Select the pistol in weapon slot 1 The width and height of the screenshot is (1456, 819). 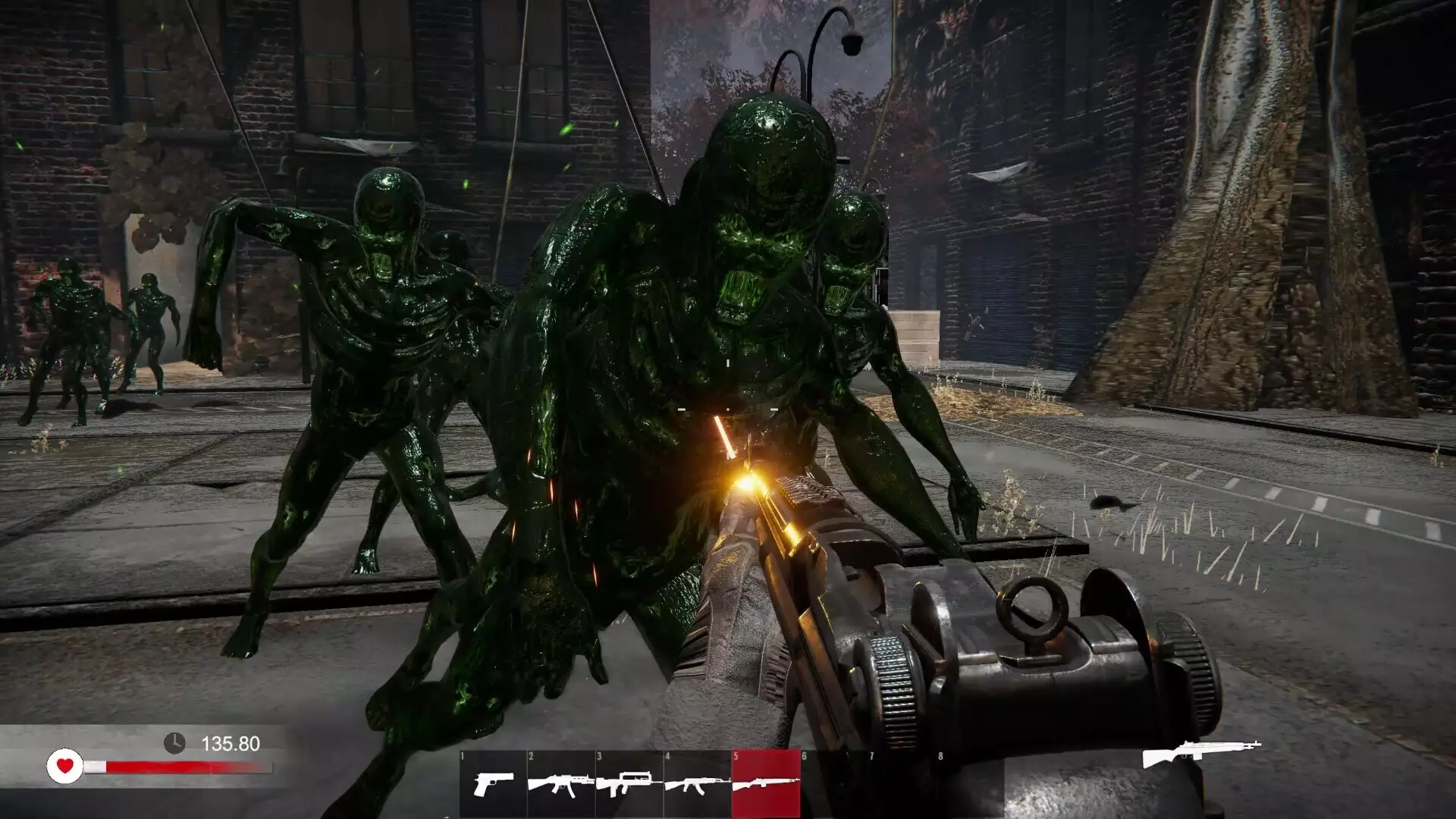493,784
